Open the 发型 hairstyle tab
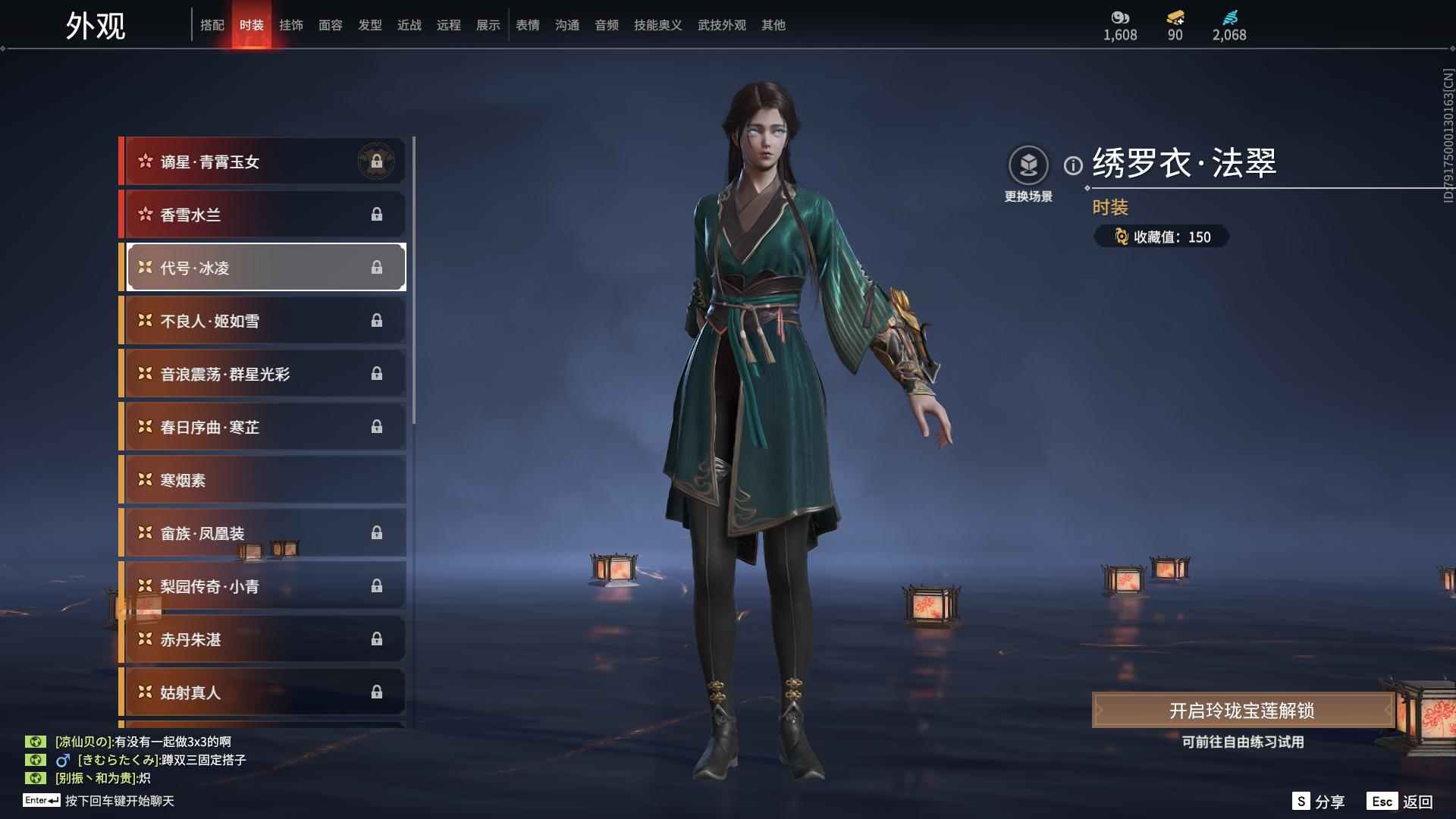 [x=370, y=25]
